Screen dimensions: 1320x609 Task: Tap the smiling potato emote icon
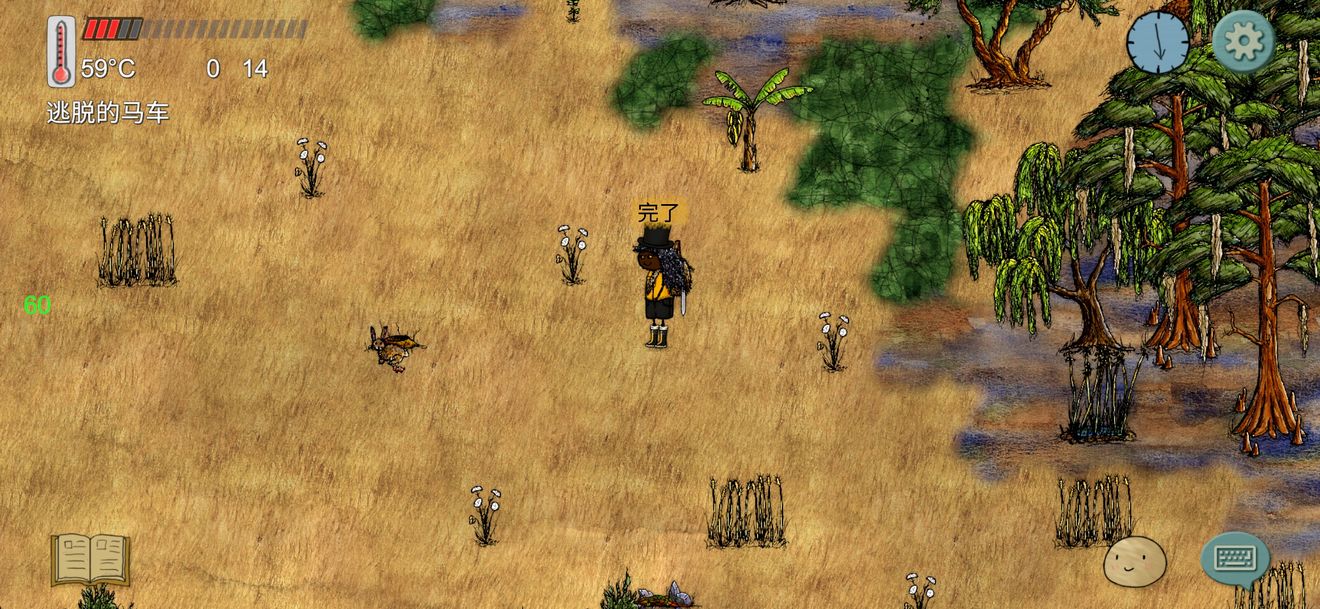(x=1134, y=561)
